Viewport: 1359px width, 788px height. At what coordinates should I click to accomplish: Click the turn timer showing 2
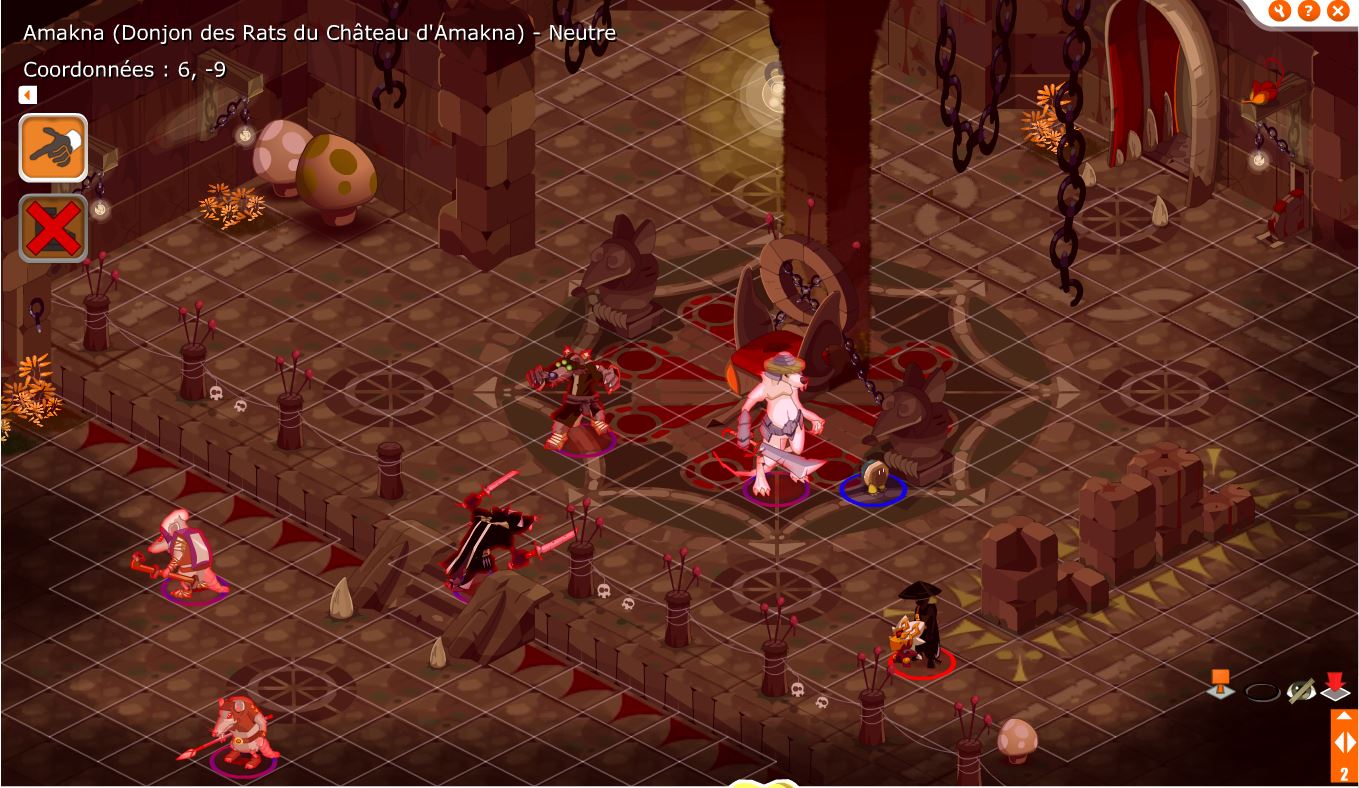1344,772
